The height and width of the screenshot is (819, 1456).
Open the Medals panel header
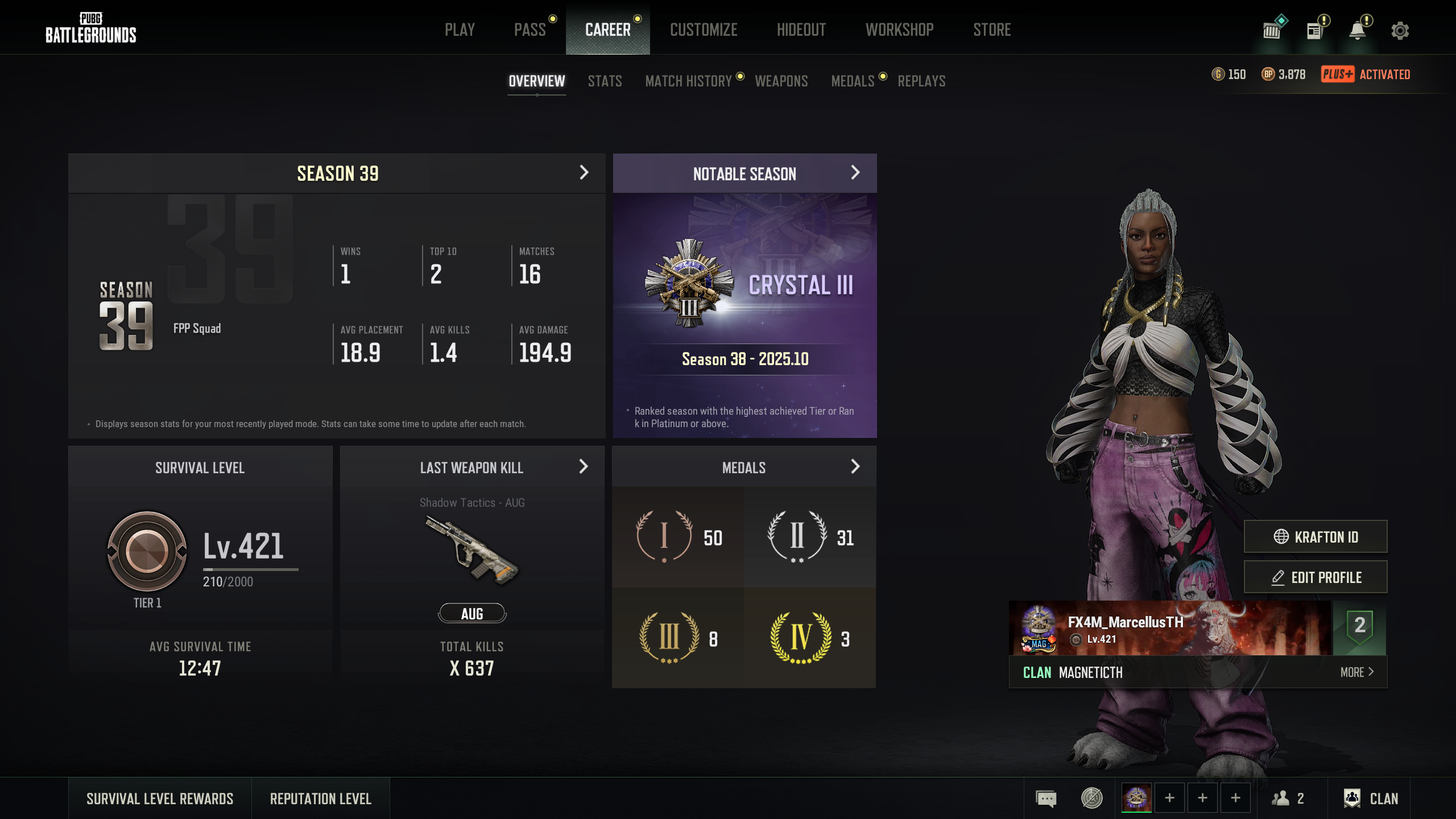[855, 467]
